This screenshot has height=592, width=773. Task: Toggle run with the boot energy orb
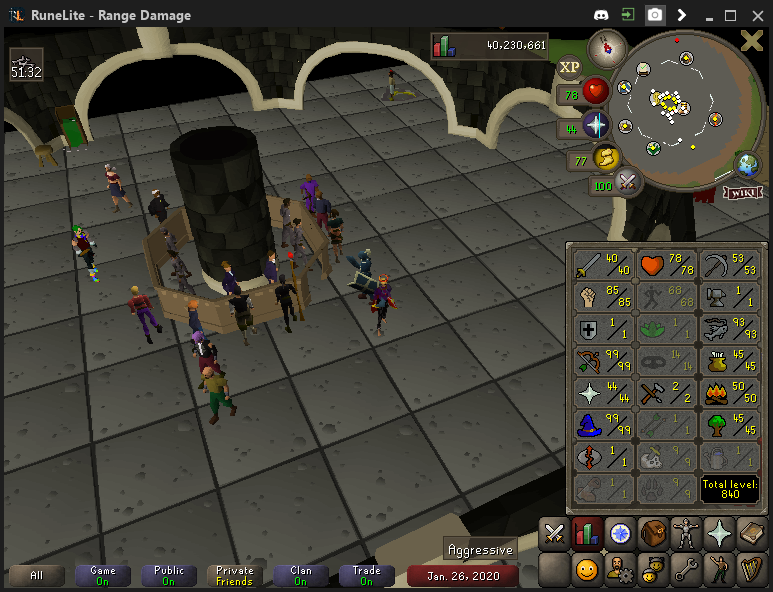605,157
